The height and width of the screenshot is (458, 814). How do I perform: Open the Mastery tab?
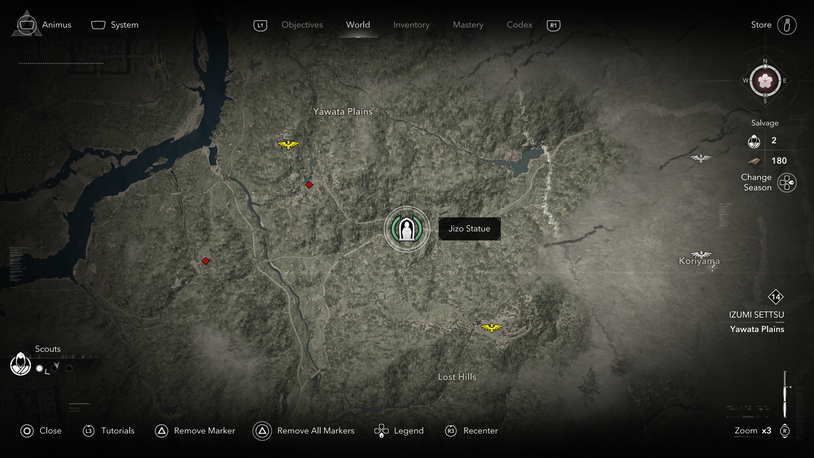(x=468, y=25)
